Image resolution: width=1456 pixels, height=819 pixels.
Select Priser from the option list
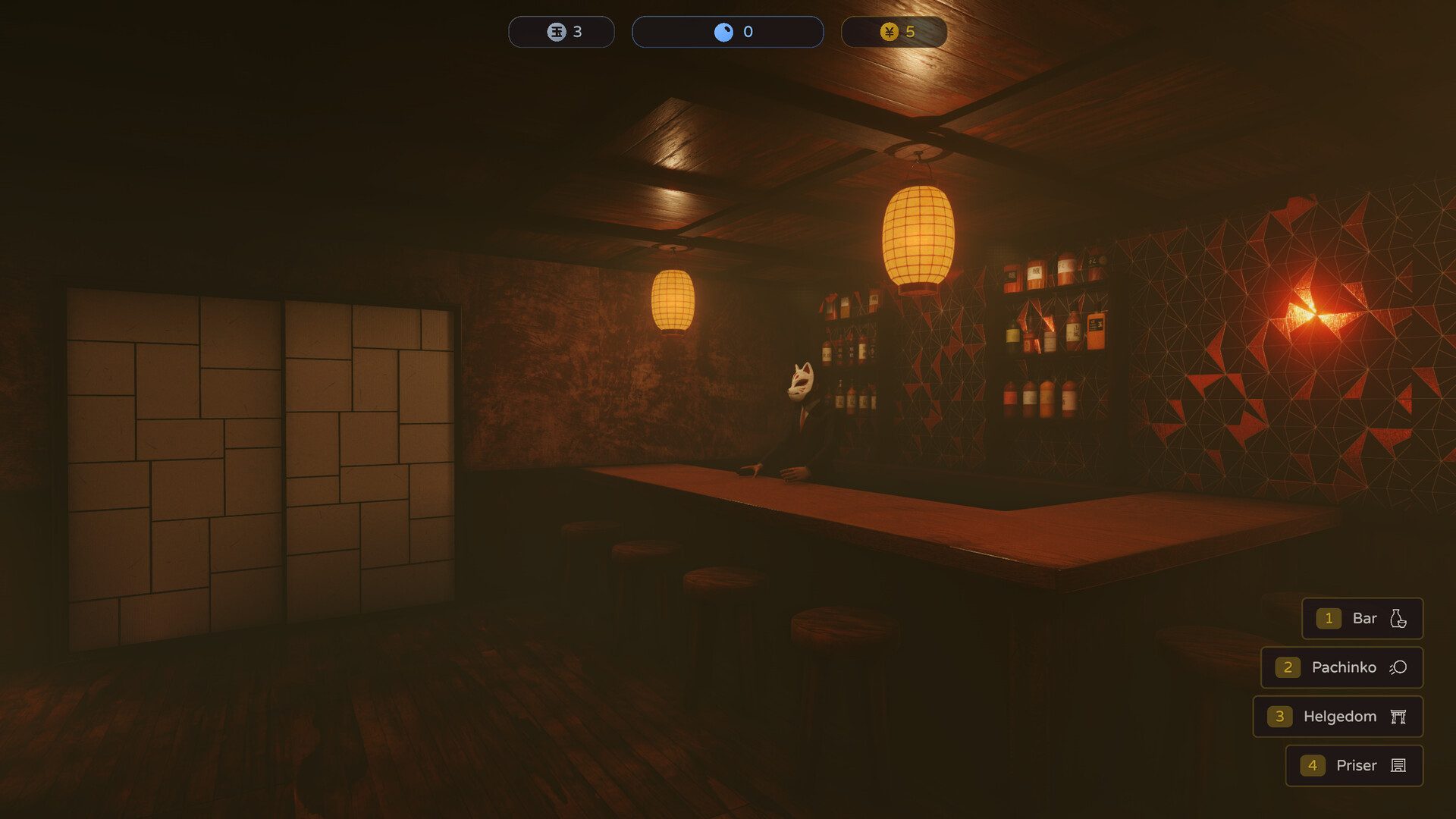(1357, 765)
